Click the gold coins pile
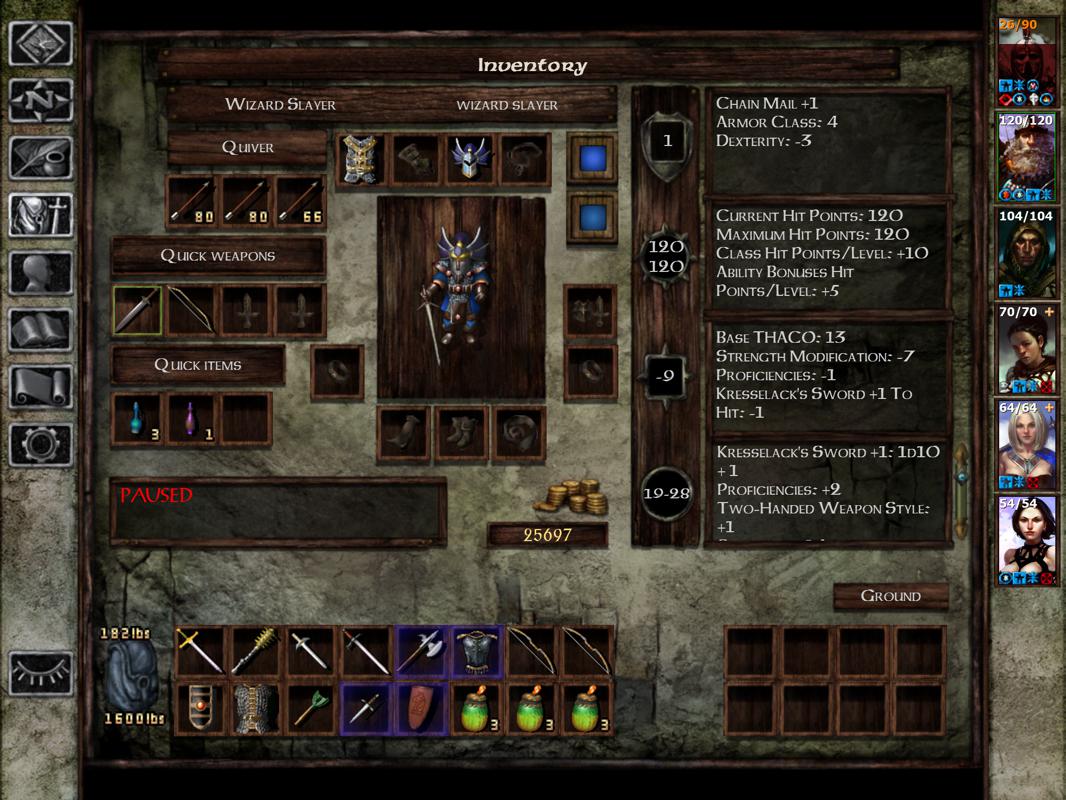The width and height of the screenshot is (1066, 800). point(573,497)
